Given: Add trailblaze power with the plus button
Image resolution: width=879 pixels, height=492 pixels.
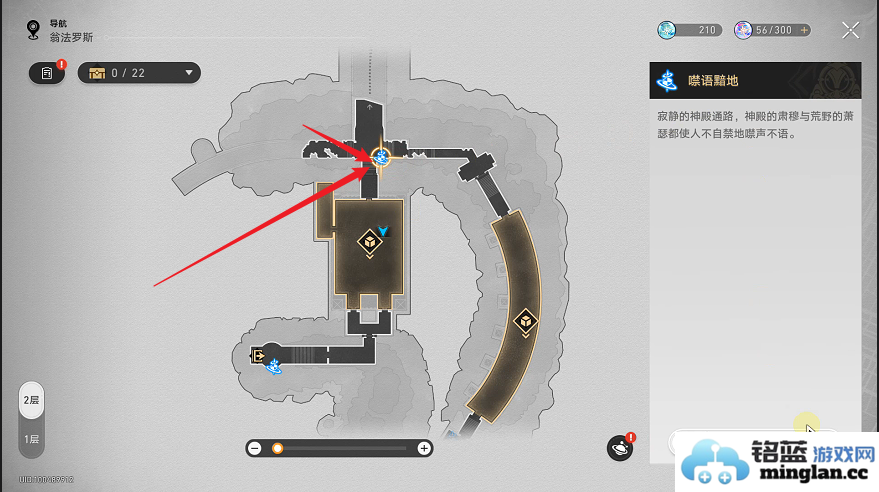Looking at the screenshot, I should coord(804,30).
